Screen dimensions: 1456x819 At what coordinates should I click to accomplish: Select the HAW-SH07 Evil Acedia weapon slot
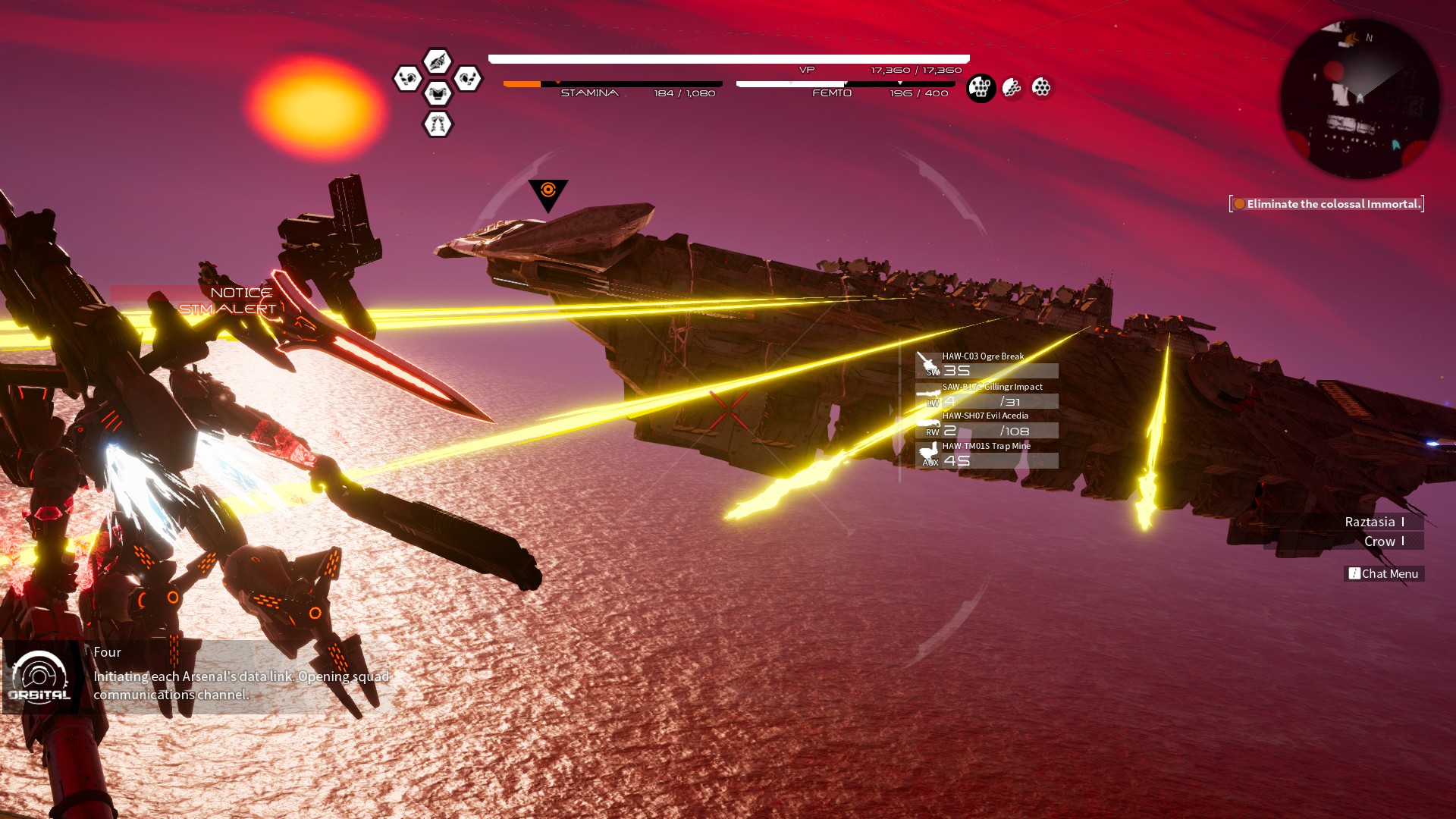[987, 424]
